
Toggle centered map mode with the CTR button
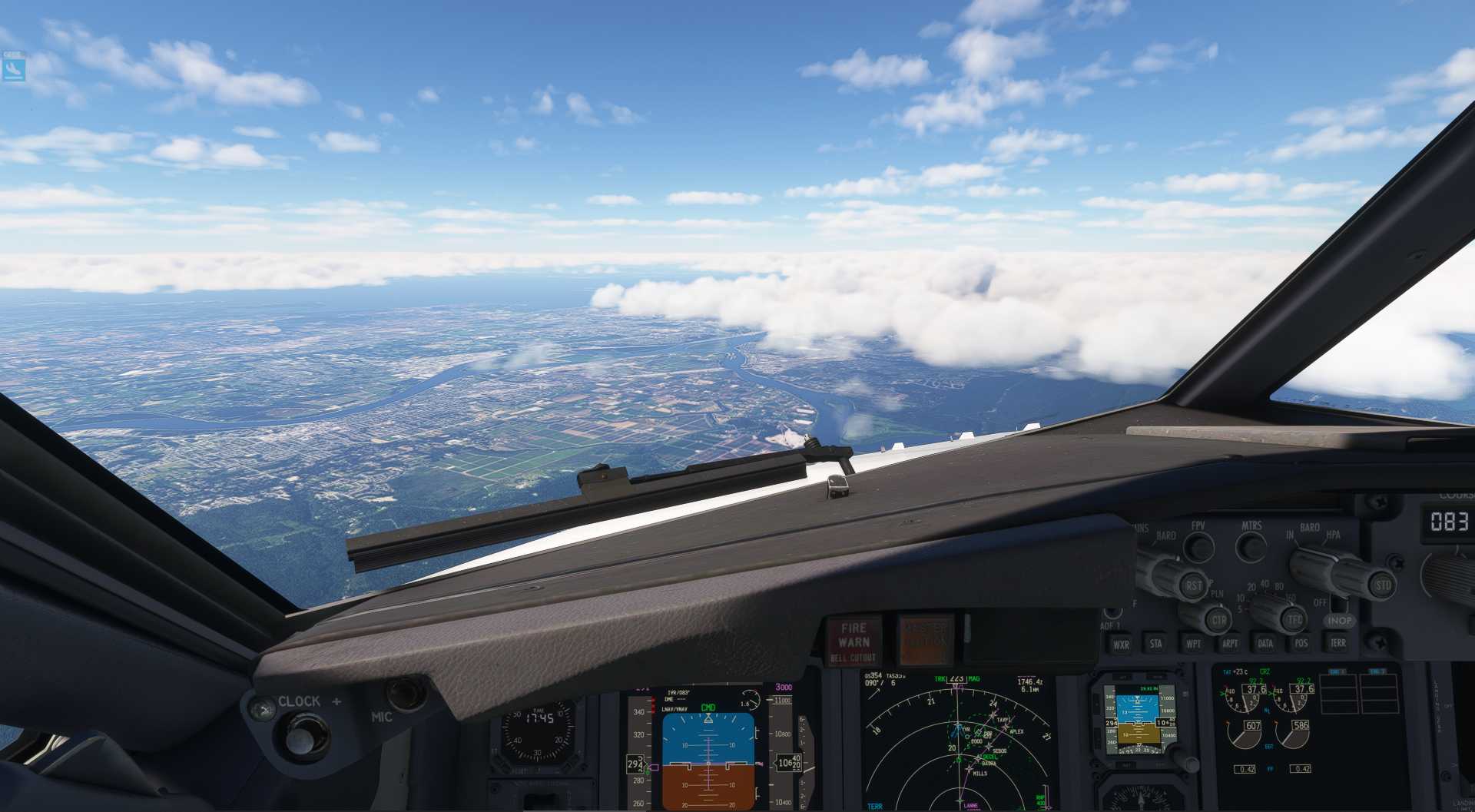point(1220,621)
